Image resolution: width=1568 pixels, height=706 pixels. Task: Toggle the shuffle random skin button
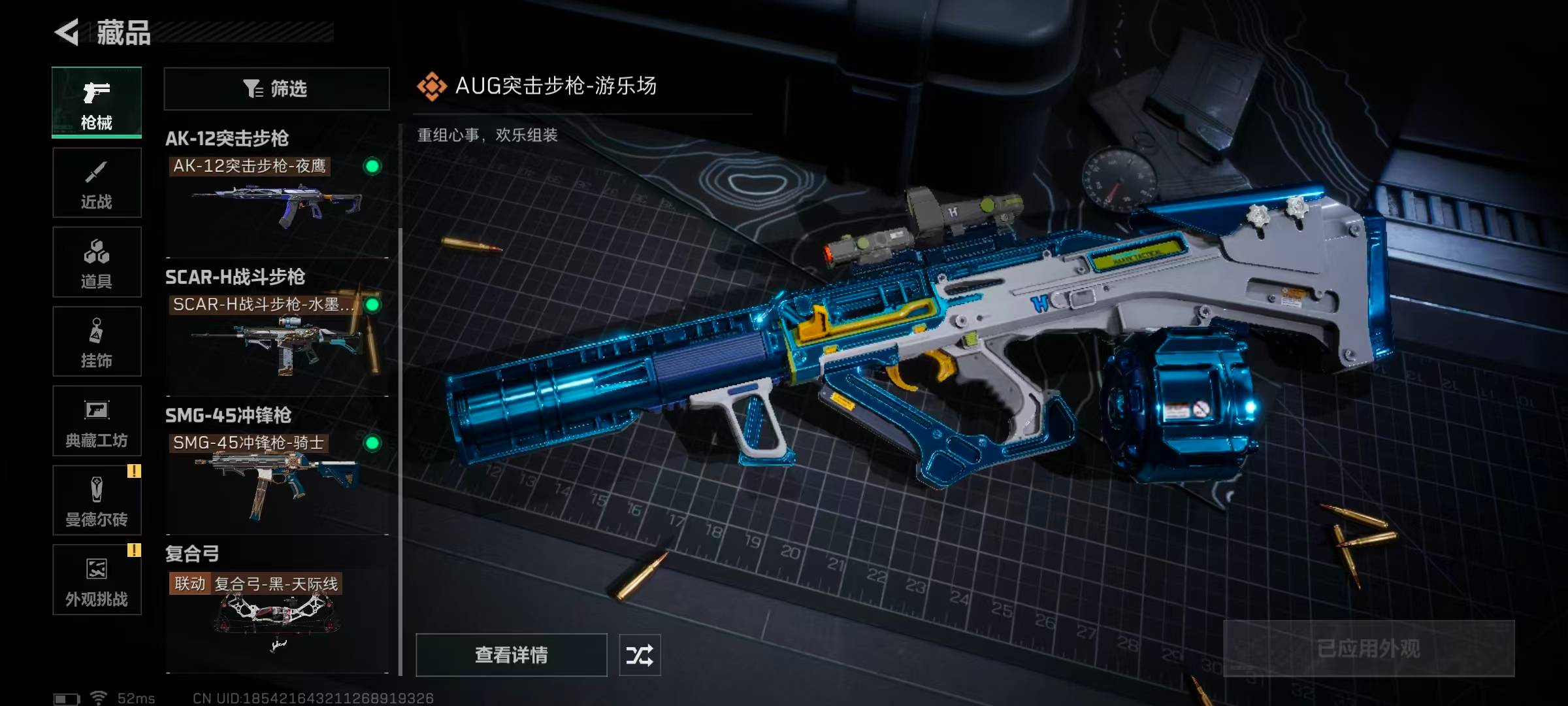(640, 654)
